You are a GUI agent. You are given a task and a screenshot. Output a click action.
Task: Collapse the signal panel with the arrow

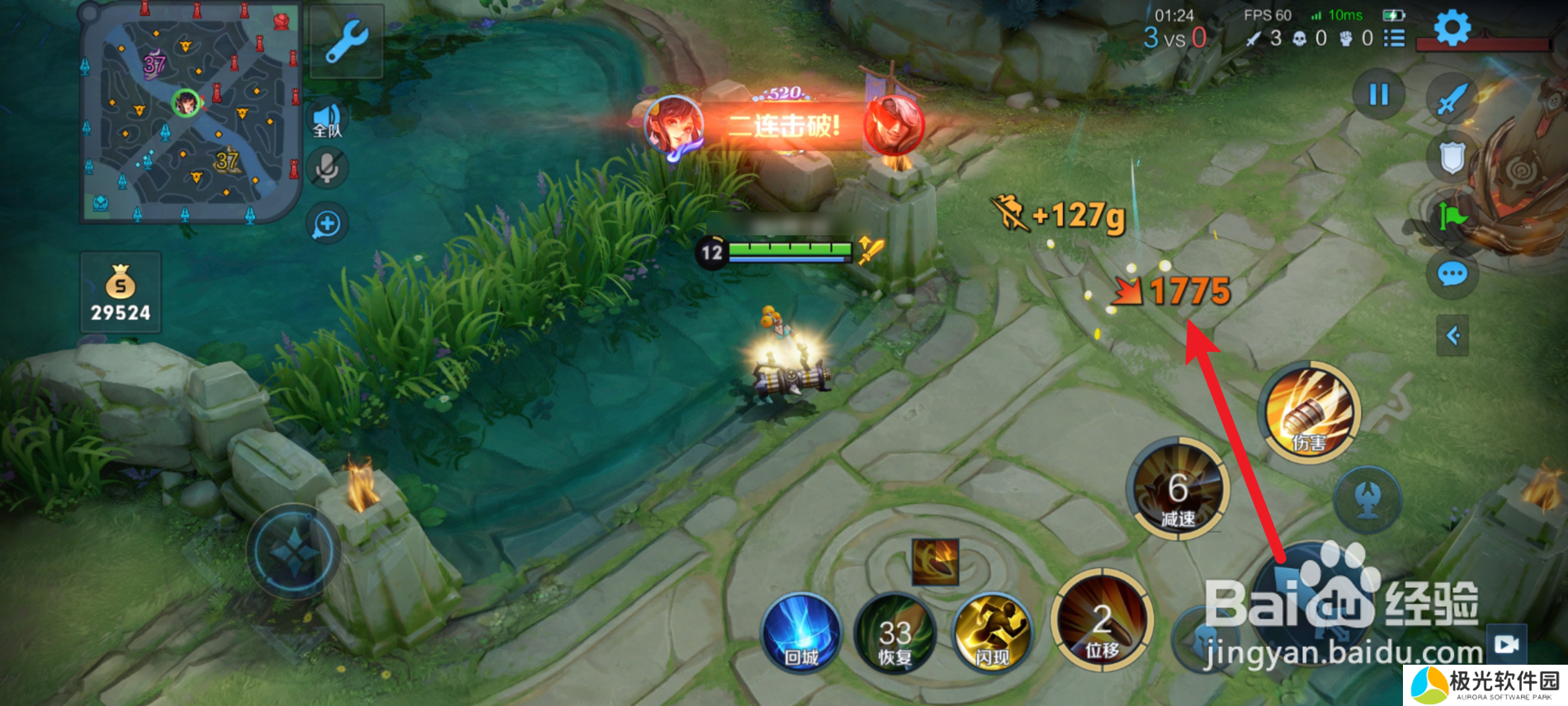tap(1452, 335)
